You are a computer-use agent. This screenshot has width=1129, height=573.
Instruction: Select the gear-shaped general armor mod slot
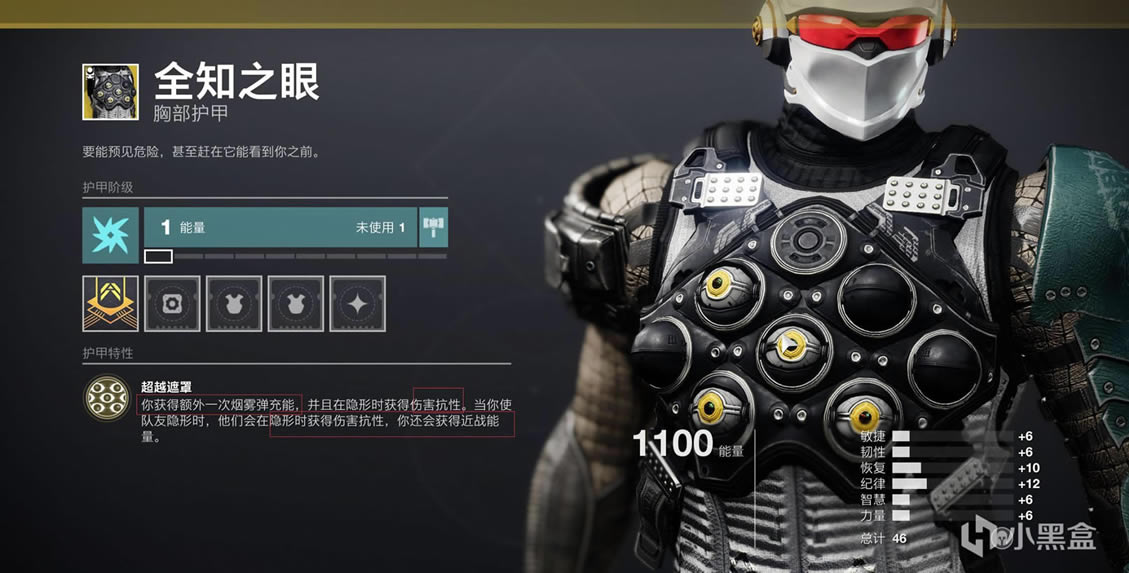pos(172,304)
